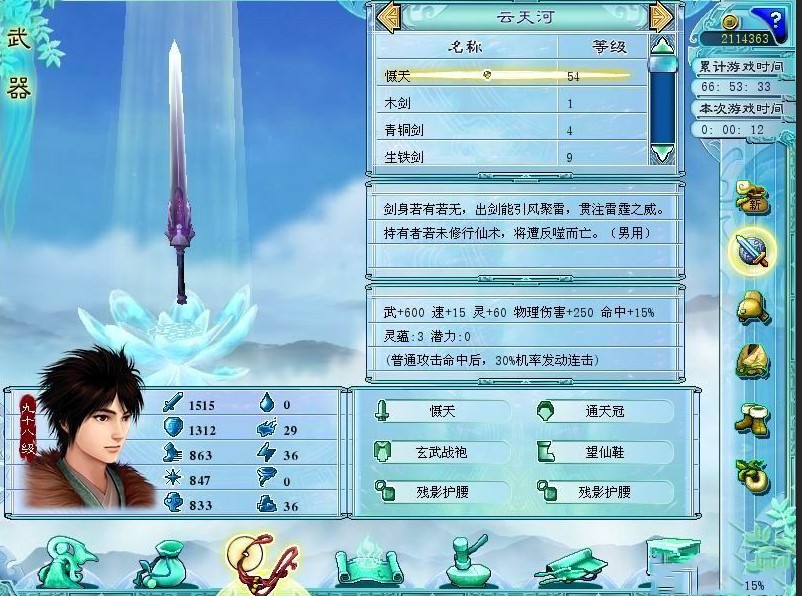
Task: Click the equipped 通天冠 helmet slot
Action: tap(603, 411)
